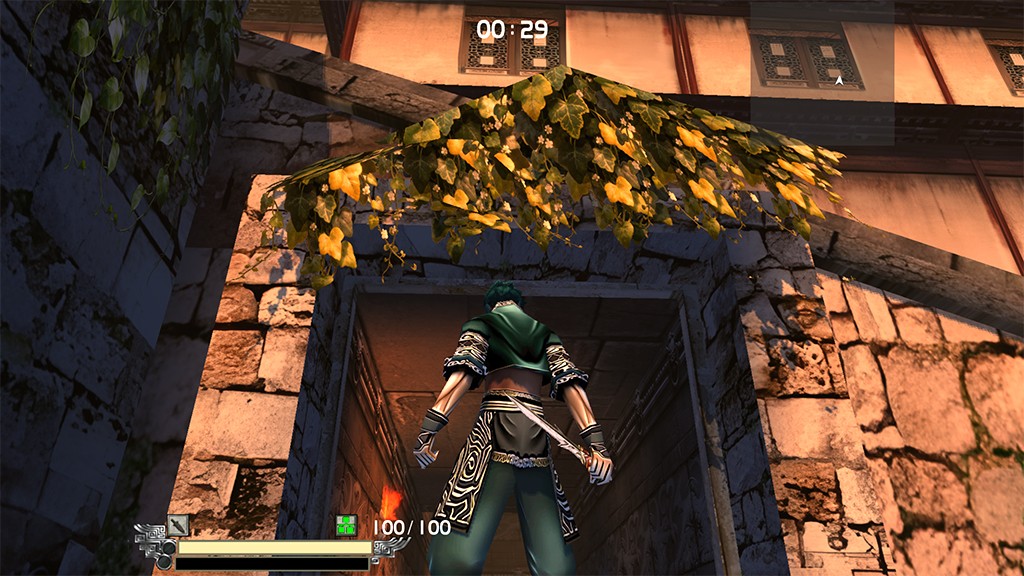This screenshot has width=1024, height=576.
Task: Open the translucent minimap panel
Action: pos(822,72)
